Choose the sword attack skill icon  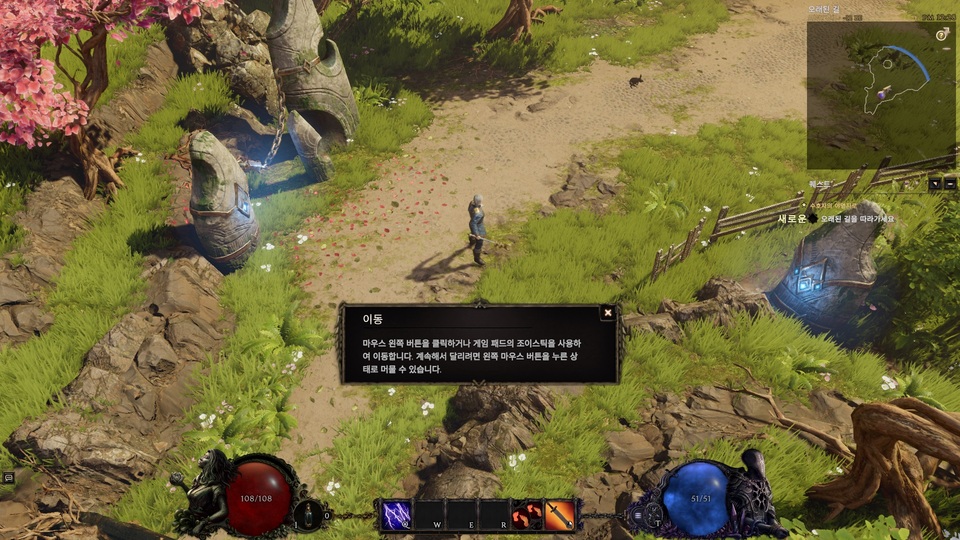[560, 515]
